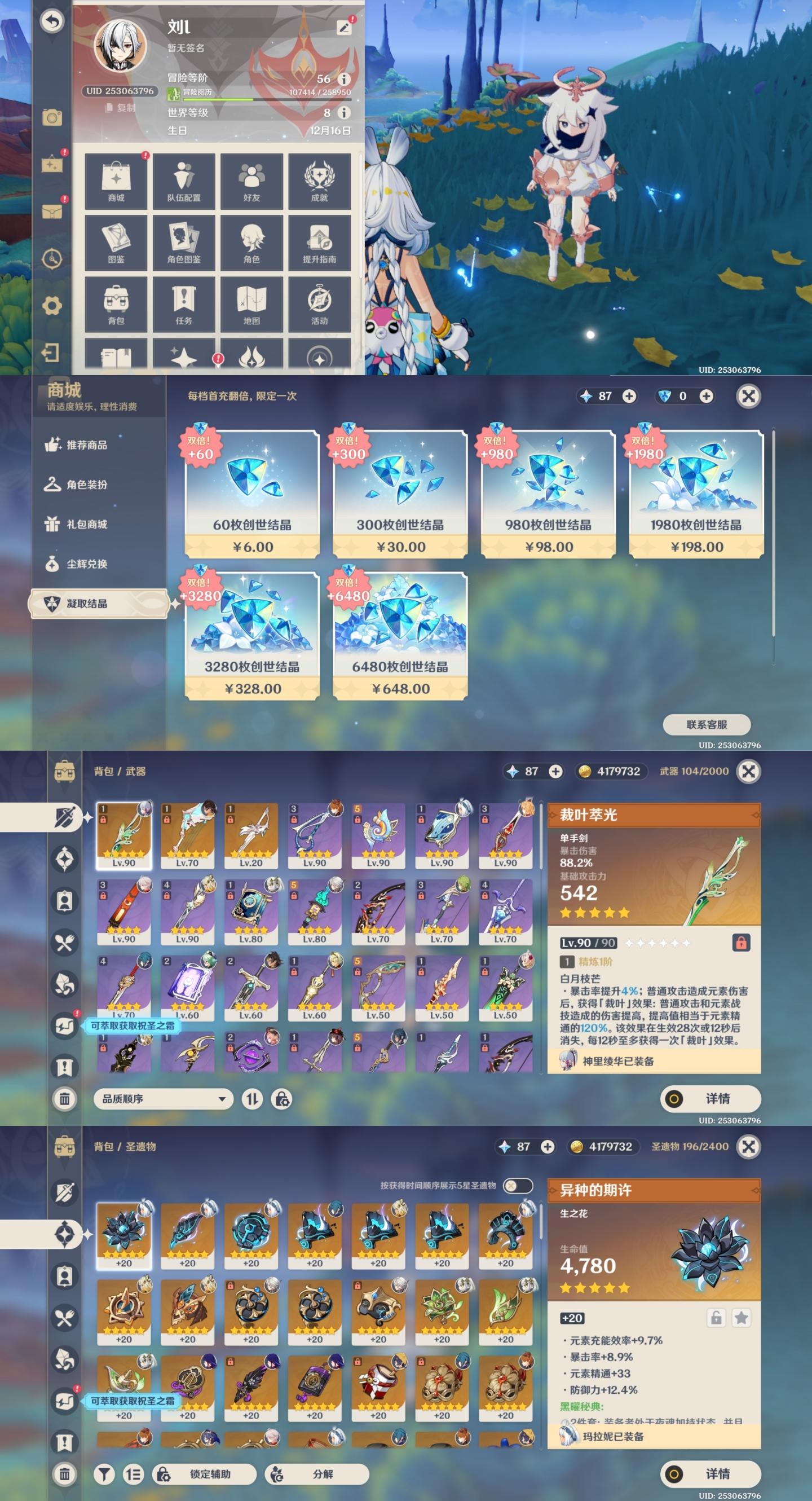Click the 联系客服 customer service button
The width and height of the screenshot is (812, 1501).
click(706, 724)
